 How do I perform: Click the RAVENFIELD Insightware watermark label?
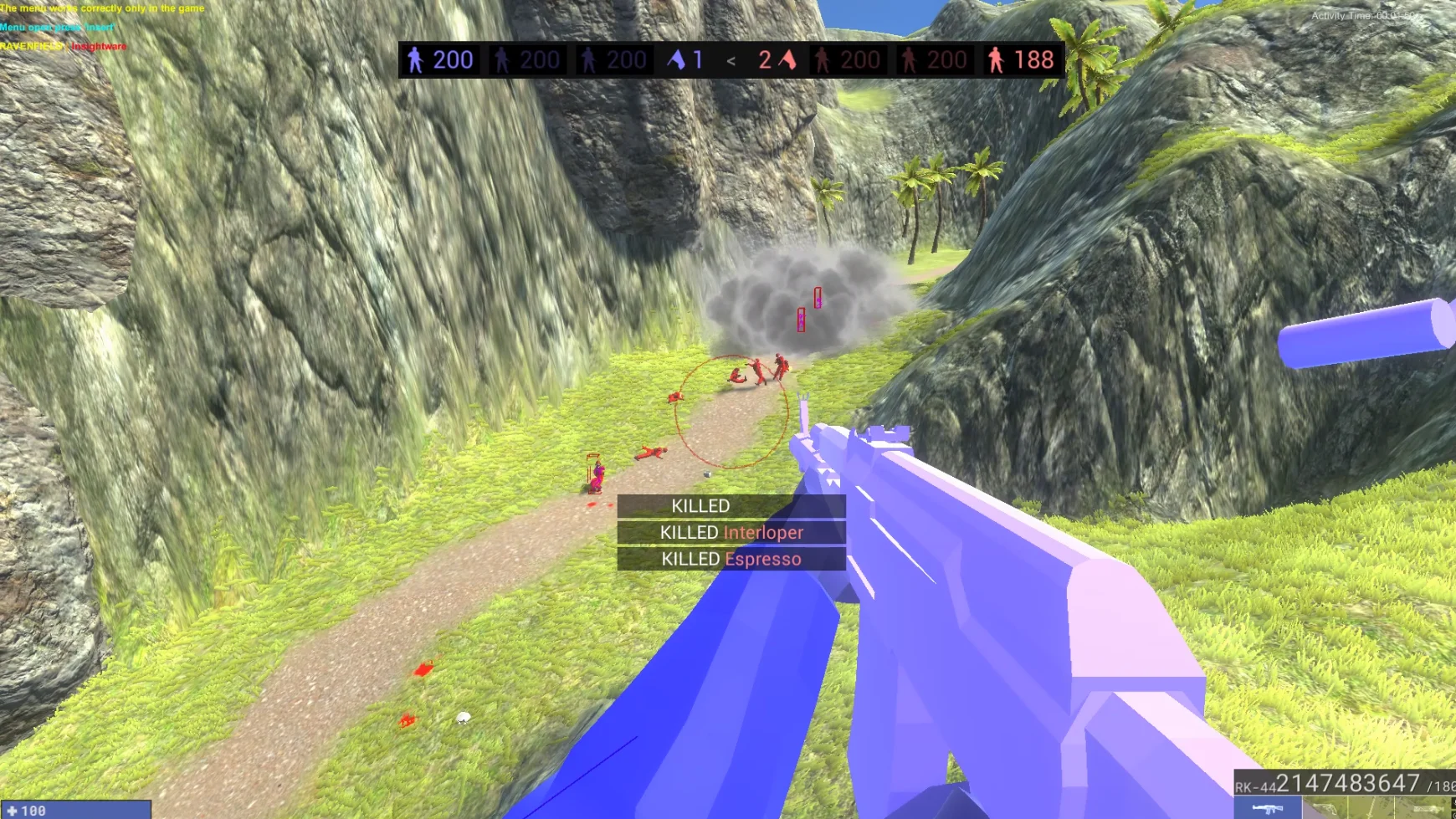(62, 46)
